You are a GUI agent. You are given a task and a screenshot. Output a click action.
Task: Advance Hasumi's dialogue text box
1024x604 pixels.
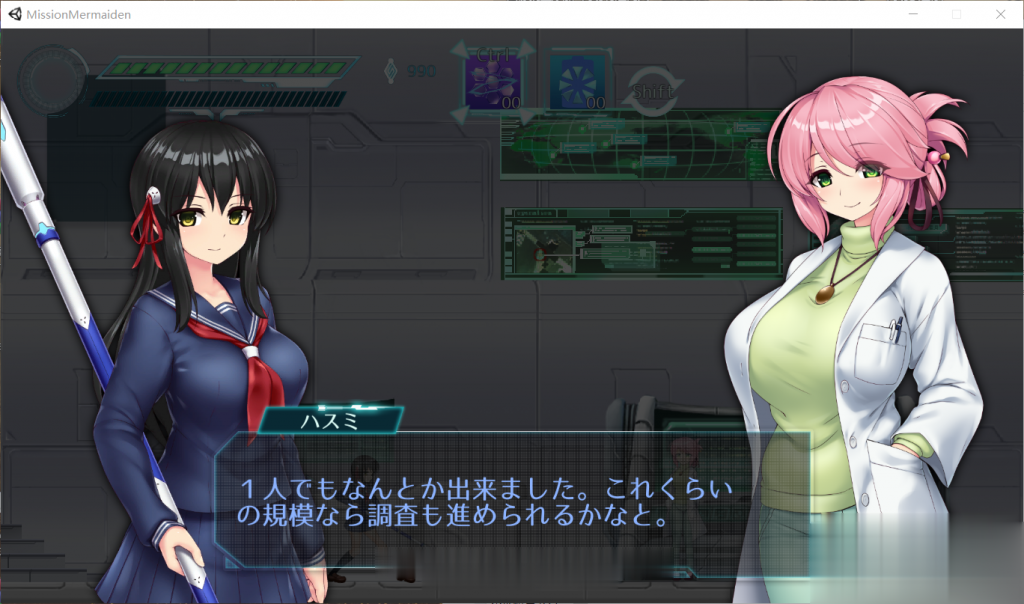coord(512,504)
